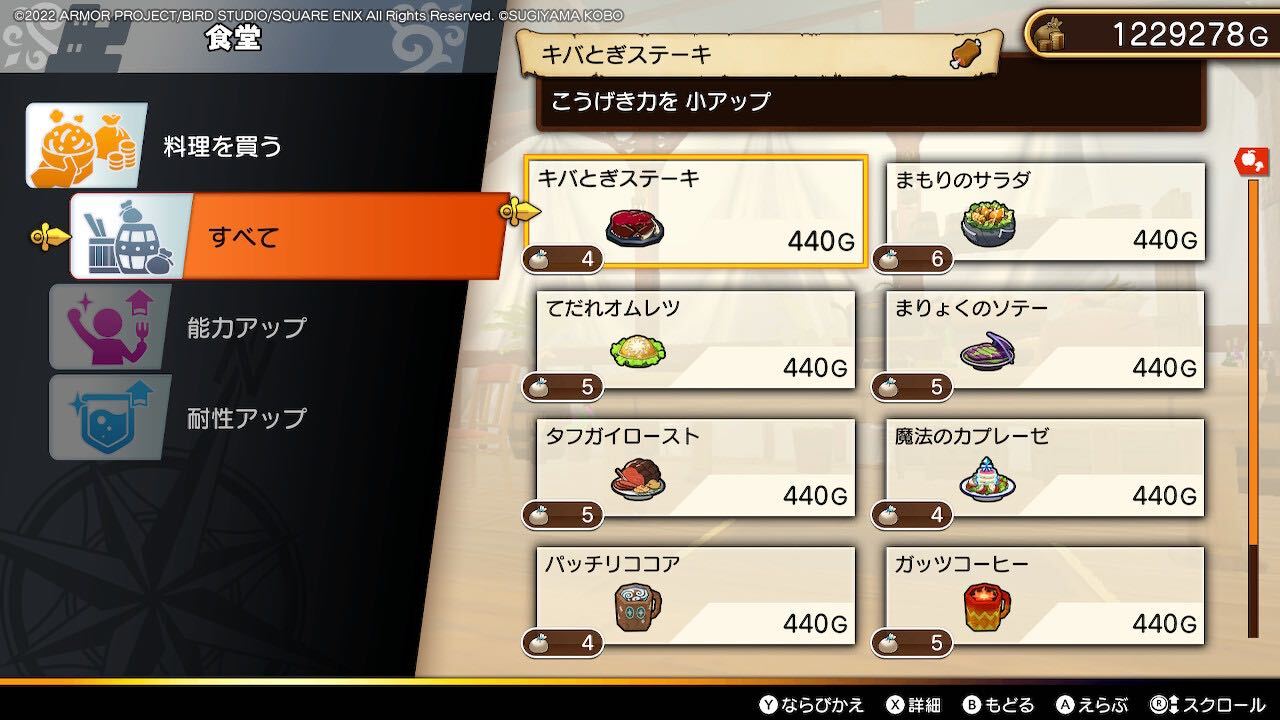Click the pot quantity badge showing 4 on キバとぎステーキ

pos(562,260)
